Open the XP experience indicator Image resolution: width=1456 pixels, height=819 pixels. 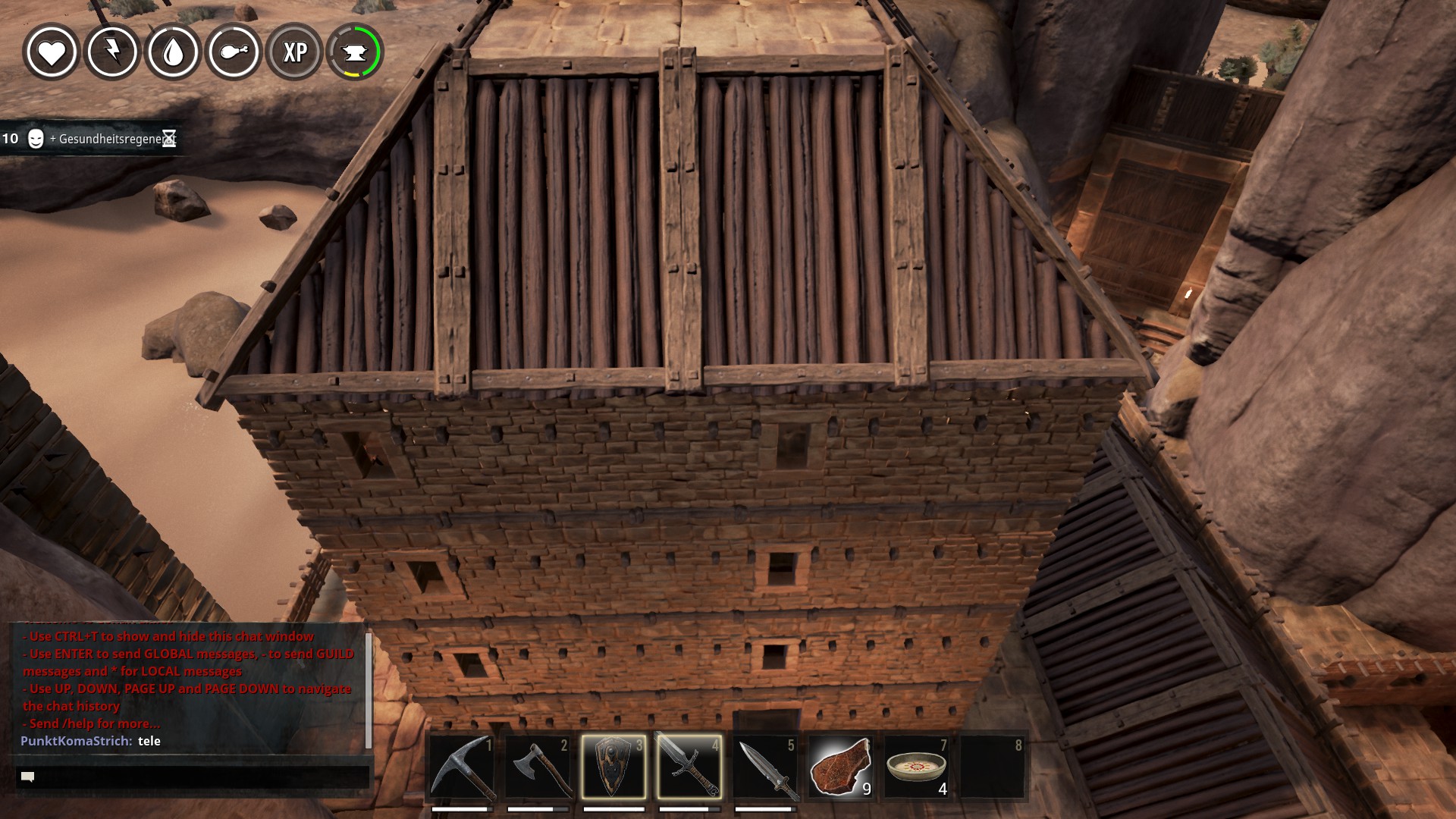pyautogui.click(x=294, y=52)
